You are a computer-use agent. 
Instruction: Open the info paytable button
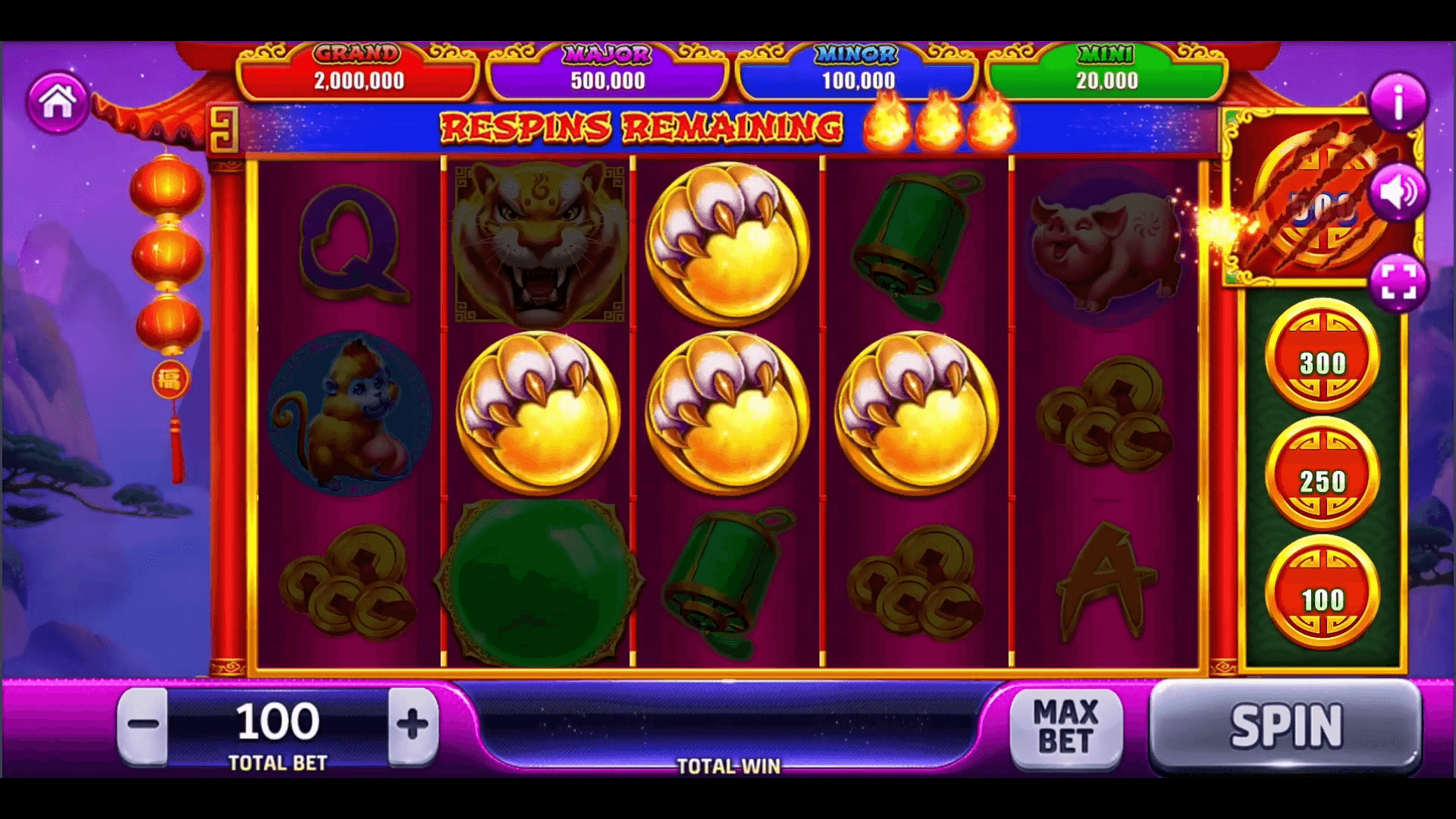[1398, 102]
